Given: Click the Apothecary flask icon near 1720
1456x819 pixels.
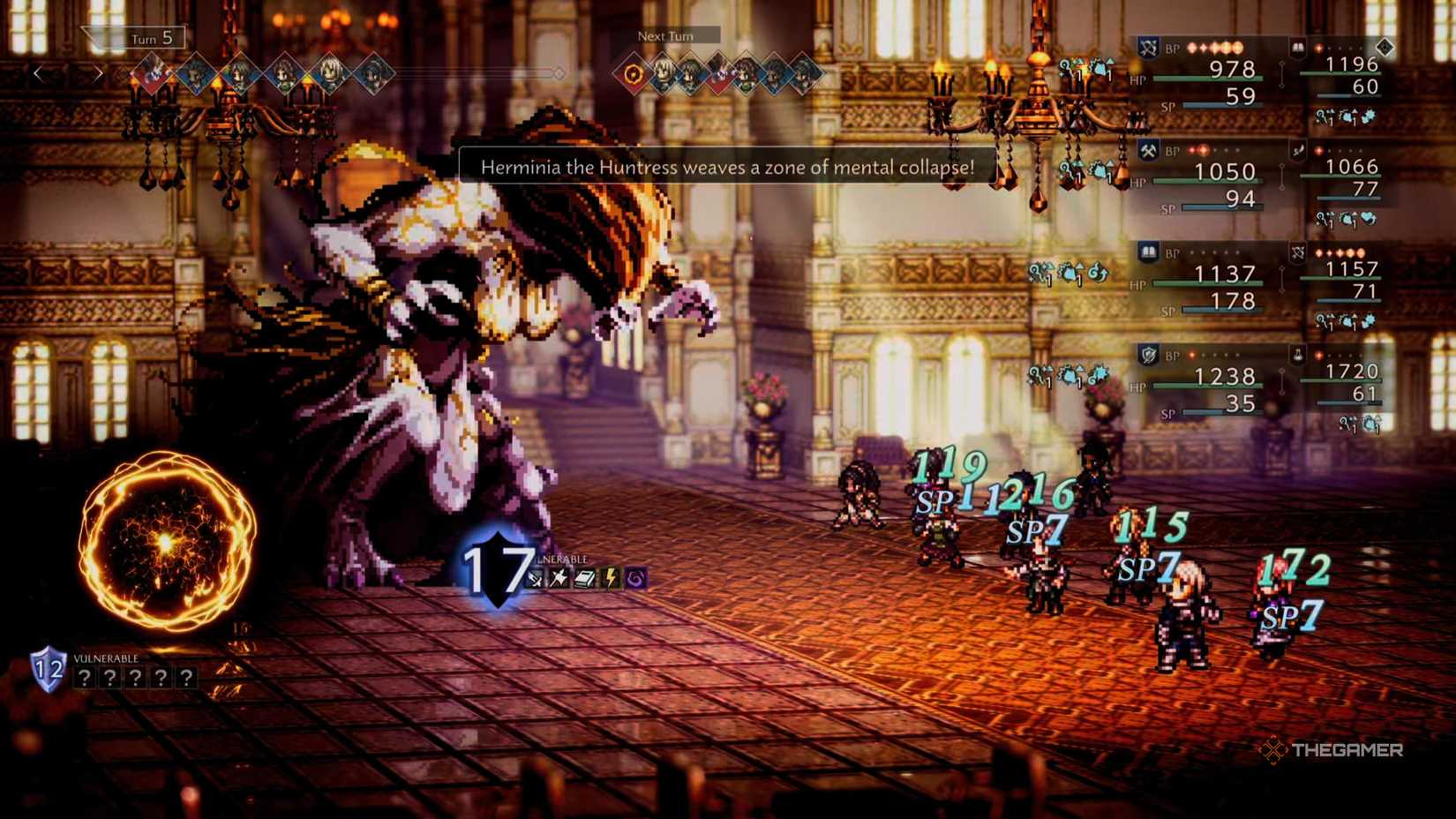Looking at the screenshot, I should click(1297, 356).
